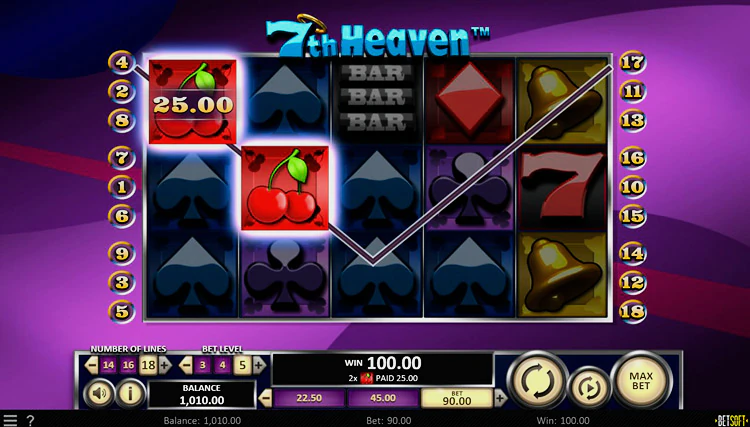This screenshot has height=427, width=750.
Task: Set number of lines to 14
Action: [109, 365]
